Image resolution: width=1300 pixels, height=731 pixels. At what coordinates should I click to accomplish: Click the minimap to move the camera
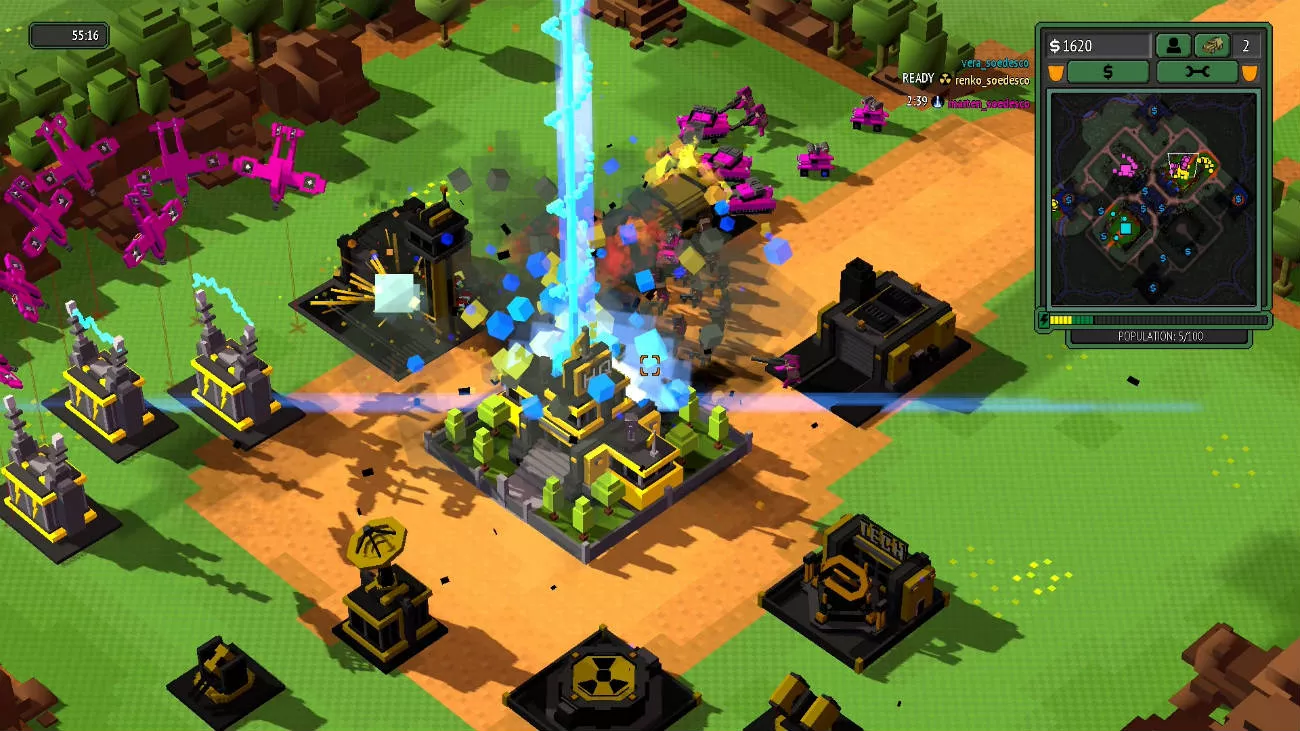tap(1155, 200)
